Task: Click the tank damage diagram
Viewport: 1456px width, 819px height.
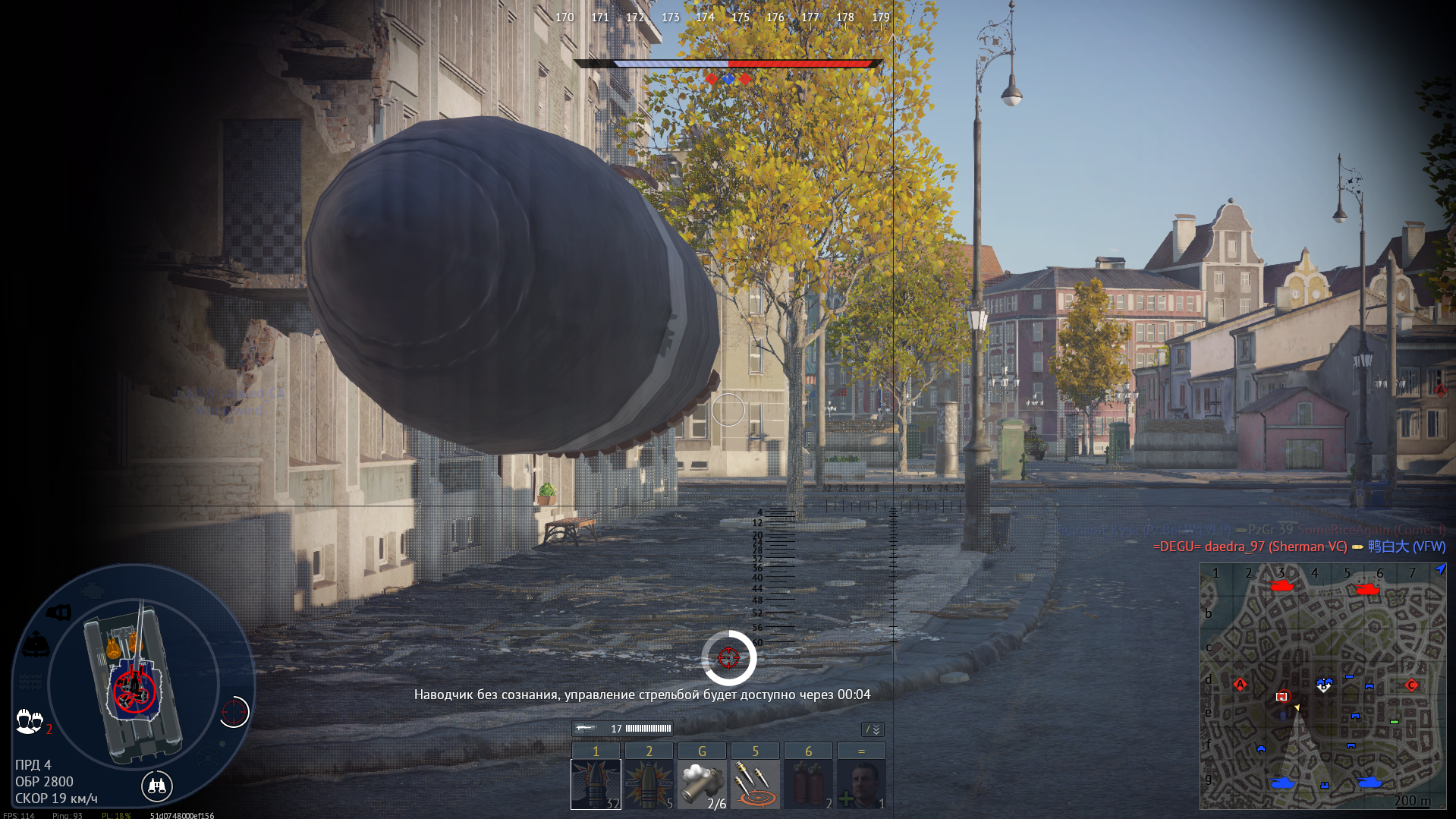Action: click(x=134, y=680)
